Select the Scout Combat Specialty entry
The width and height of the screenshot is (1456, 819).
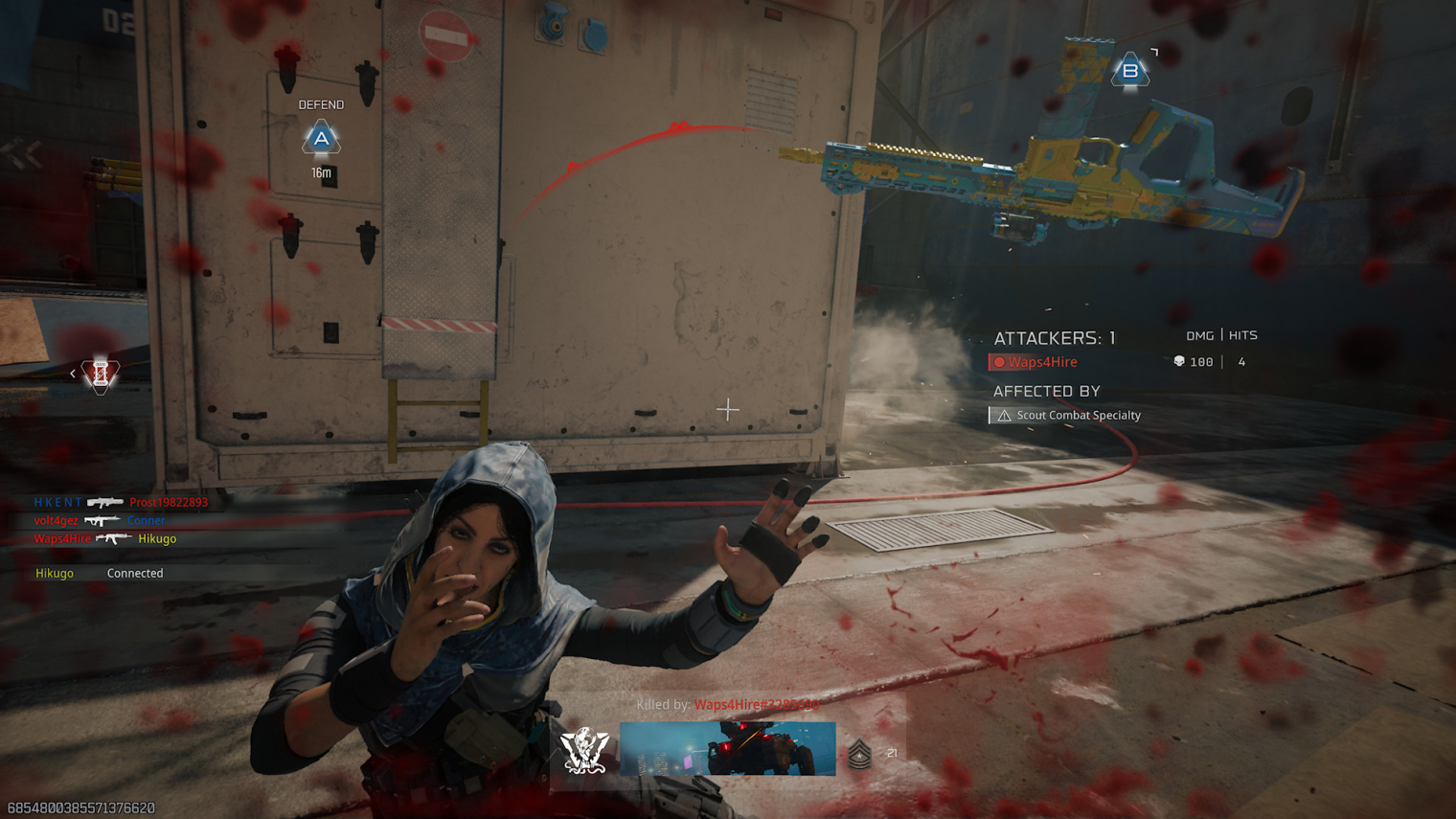tap(1078, 415)
